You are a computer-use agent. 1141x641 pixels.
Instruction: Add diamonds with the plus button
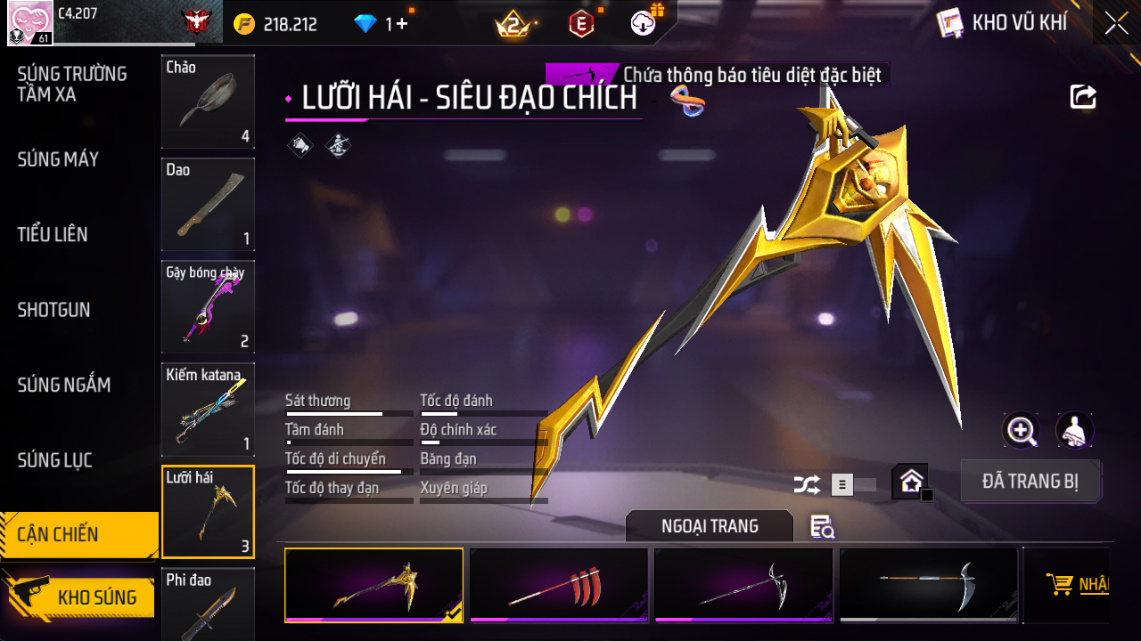[402, 24]
